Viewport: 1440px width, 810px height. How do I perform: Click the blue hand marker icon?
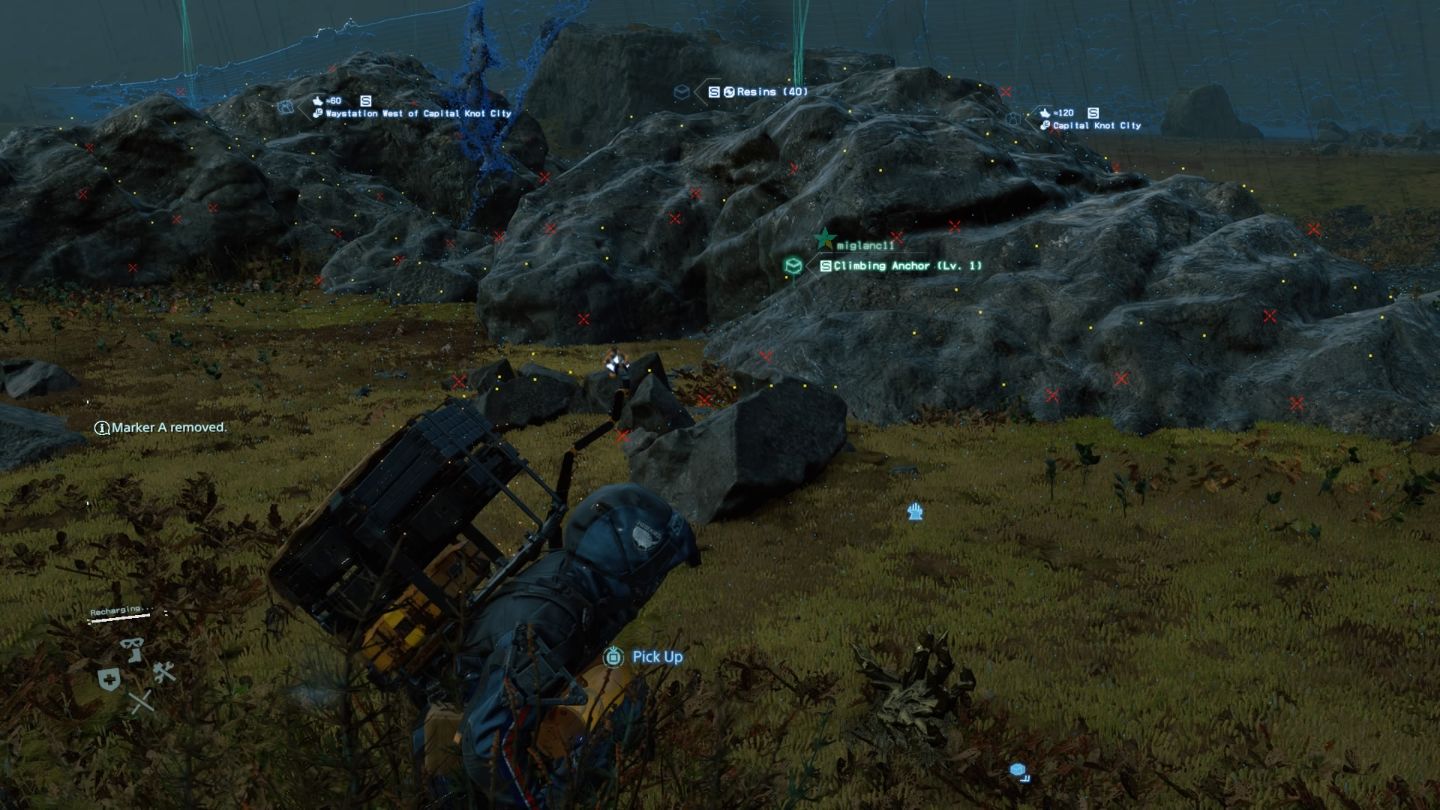point(914,512)
